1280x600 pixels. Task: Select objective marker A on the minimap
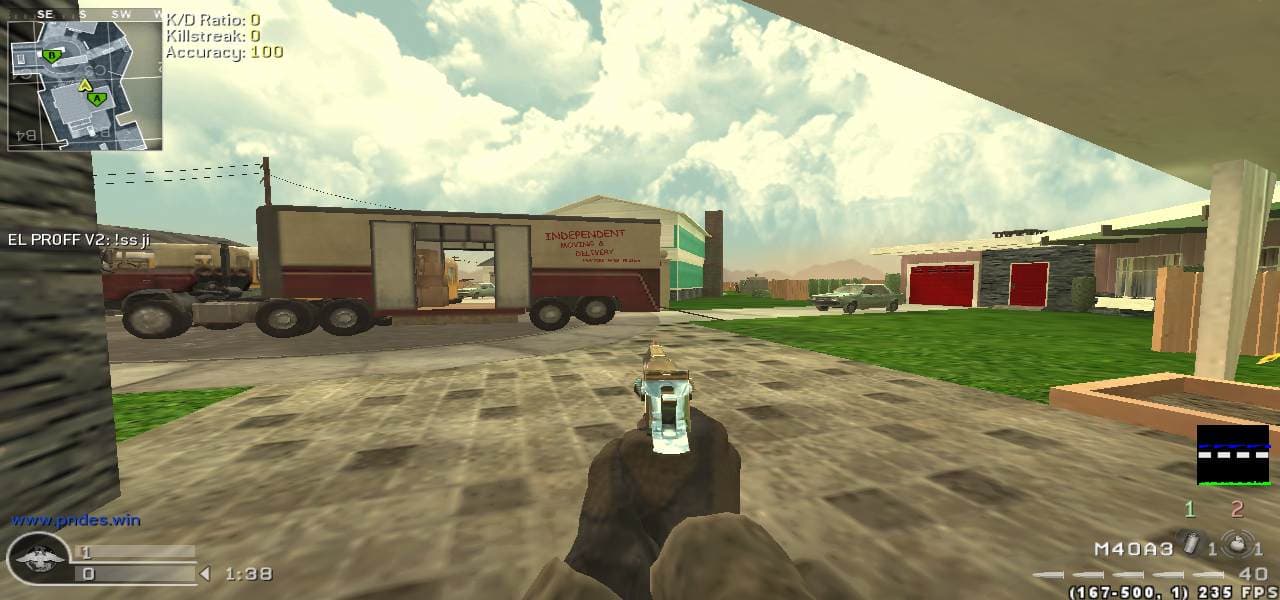coord(96,99)
